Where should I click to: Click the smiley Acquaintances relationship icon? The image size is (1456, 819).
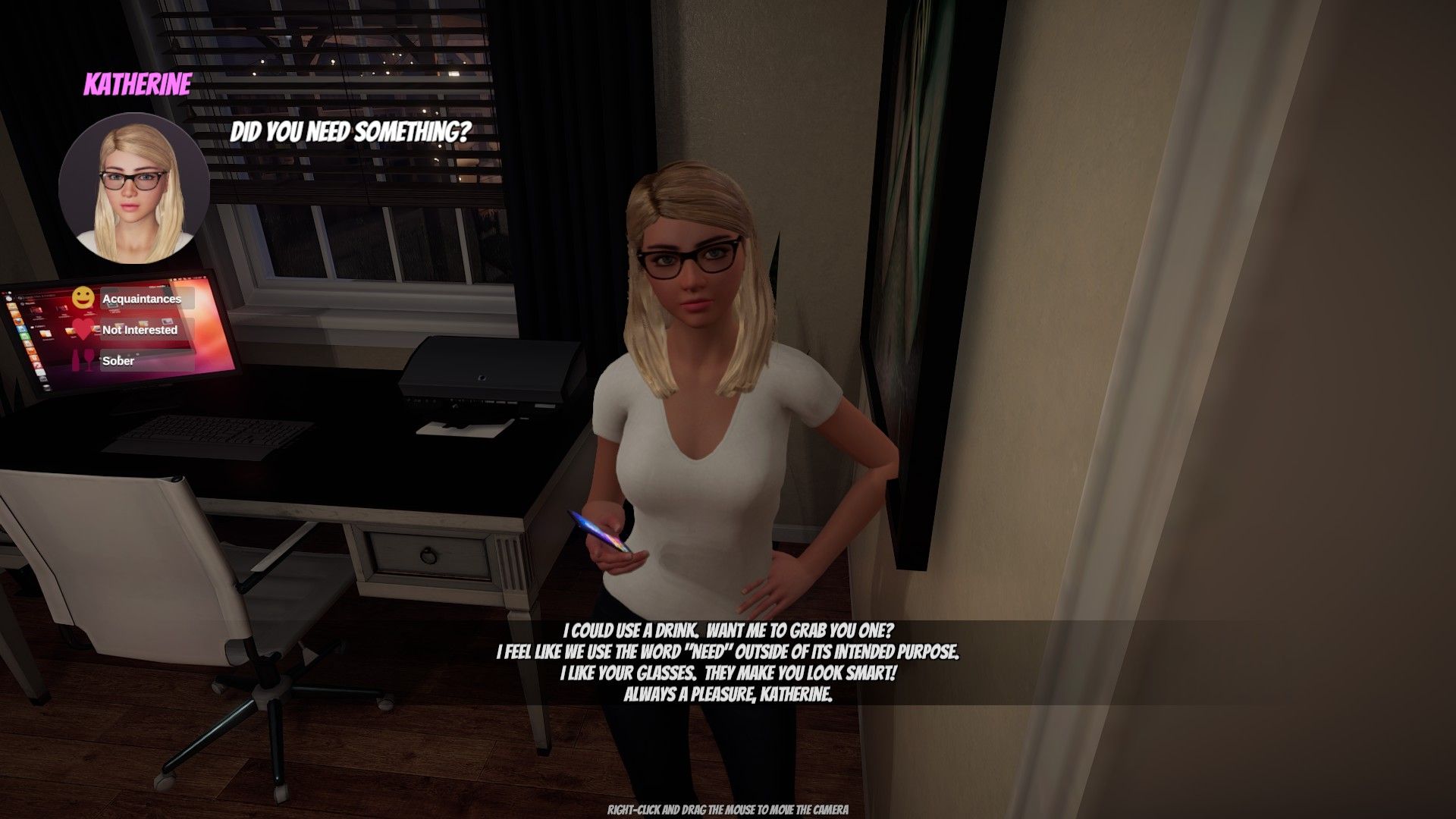click(x=82, y=299)
